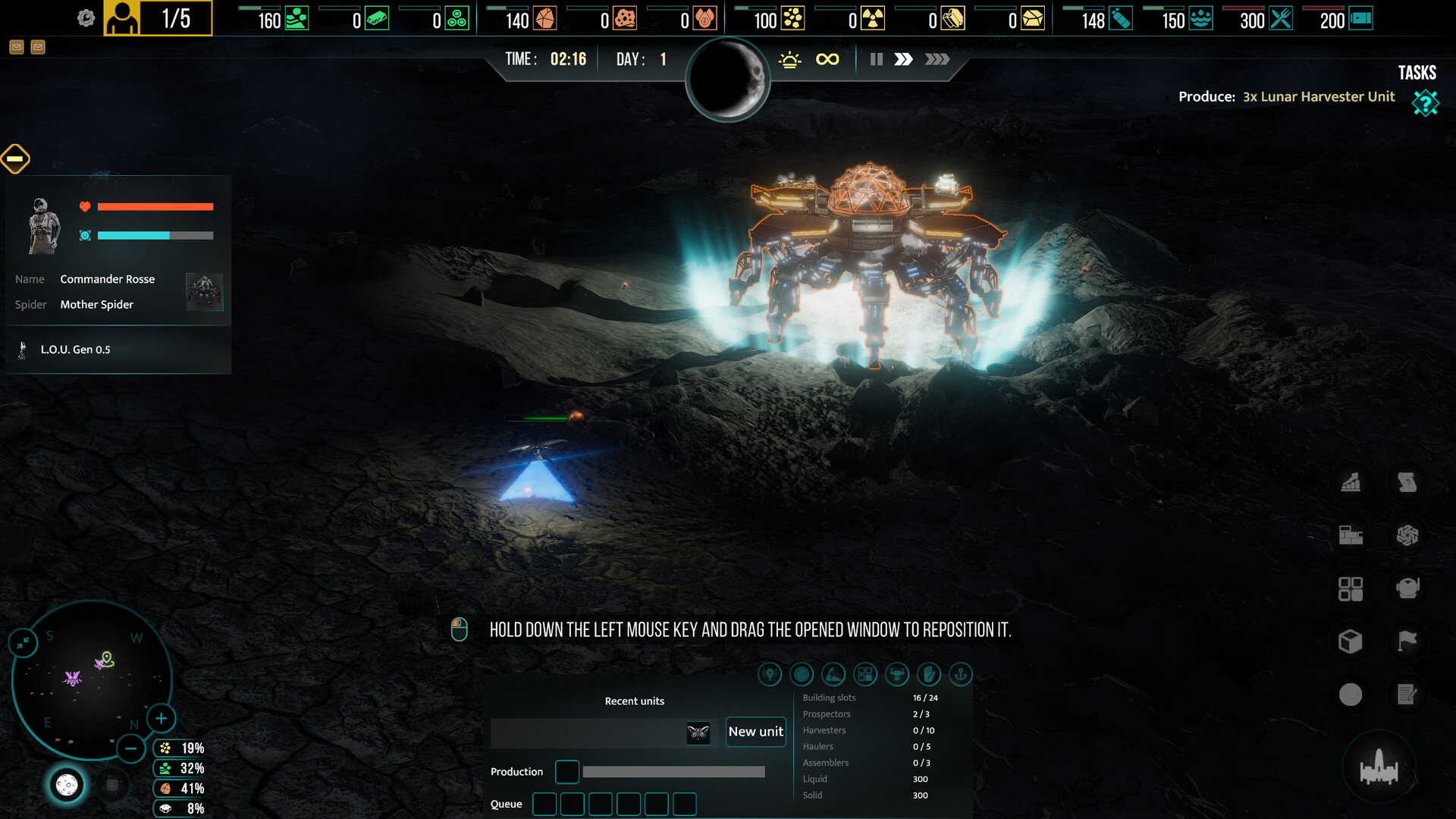The image size is (1456, 819).
Task: Click the astronaut helmet icon on the sidebar
Action: pyautogui.click(x=1408, y=588)
